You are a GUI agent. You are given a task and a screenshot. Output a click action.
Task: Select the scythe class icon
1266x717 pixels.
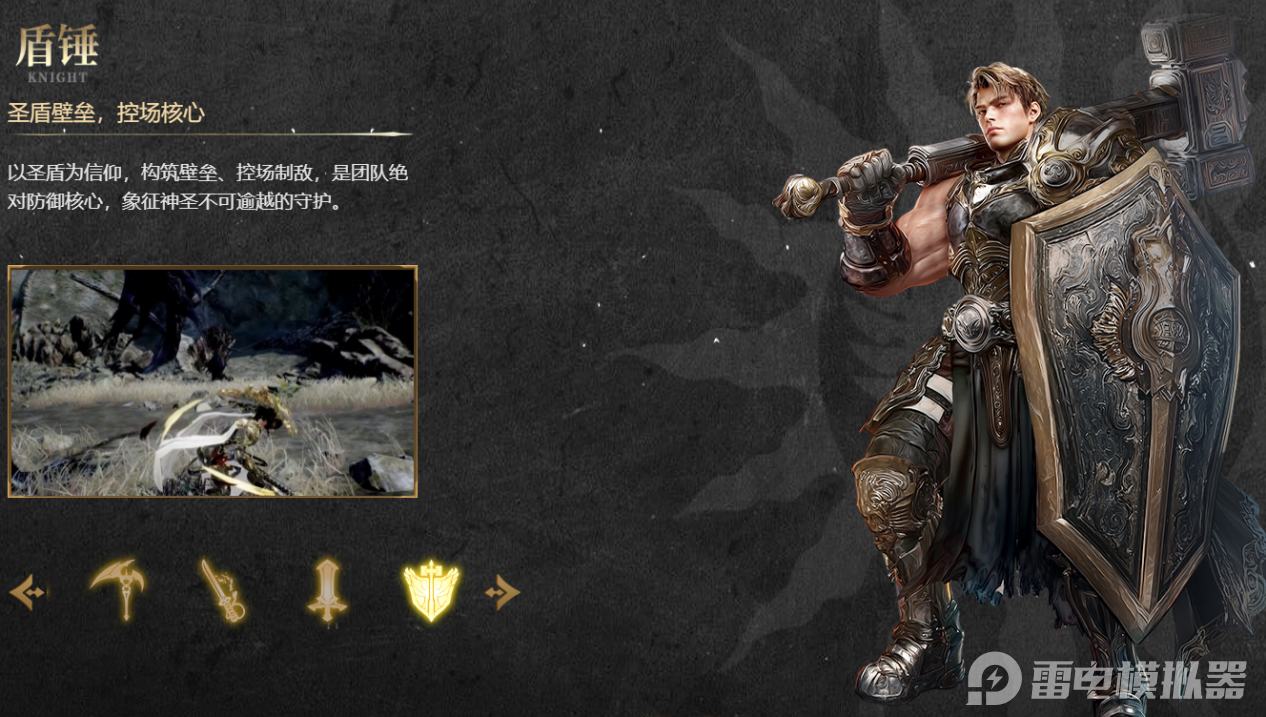118,590
